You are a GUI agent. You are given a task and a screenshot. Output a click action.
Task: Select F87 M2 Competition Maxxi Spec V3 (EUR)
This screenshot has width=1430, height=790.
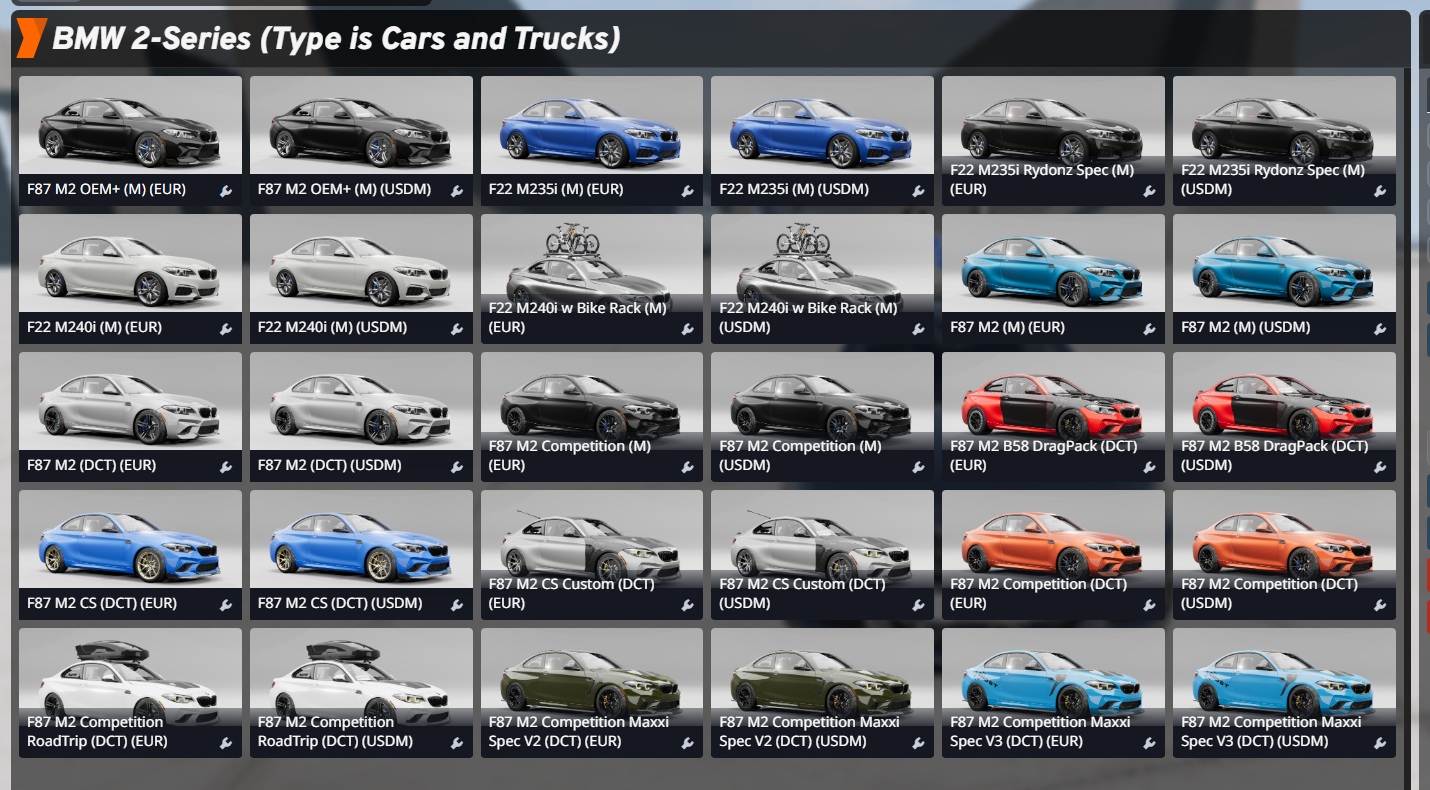pyautogui.click(x=1053, y=682)
